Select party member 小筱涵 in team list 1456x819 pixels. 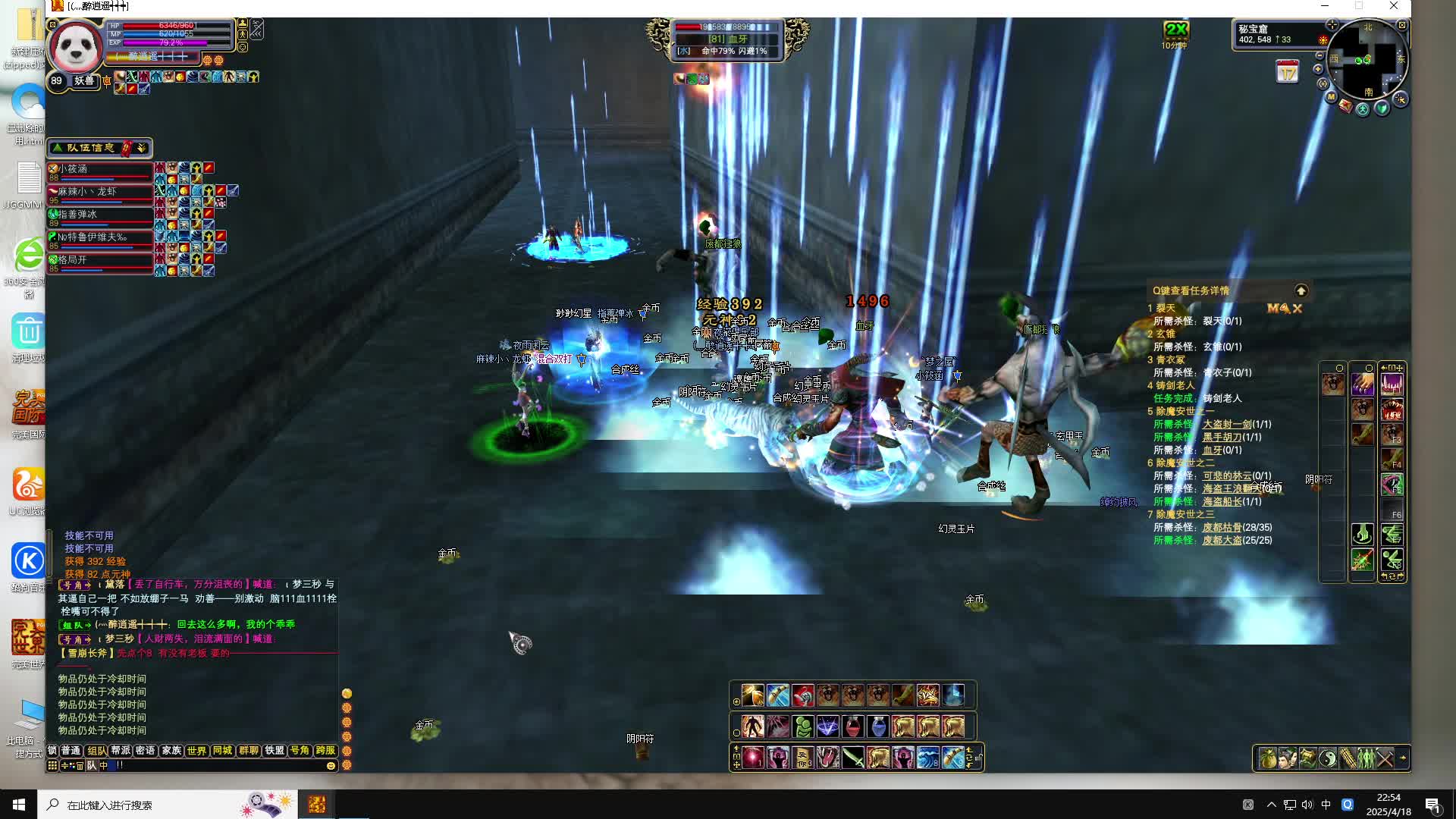click(x=100, y=169)
